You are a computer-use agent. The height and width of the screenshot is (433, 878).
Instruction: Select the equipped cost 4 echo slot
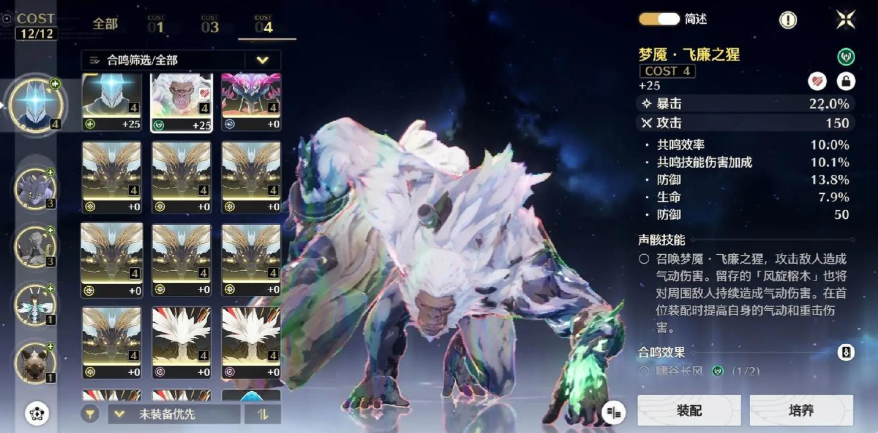coord(36,103)
